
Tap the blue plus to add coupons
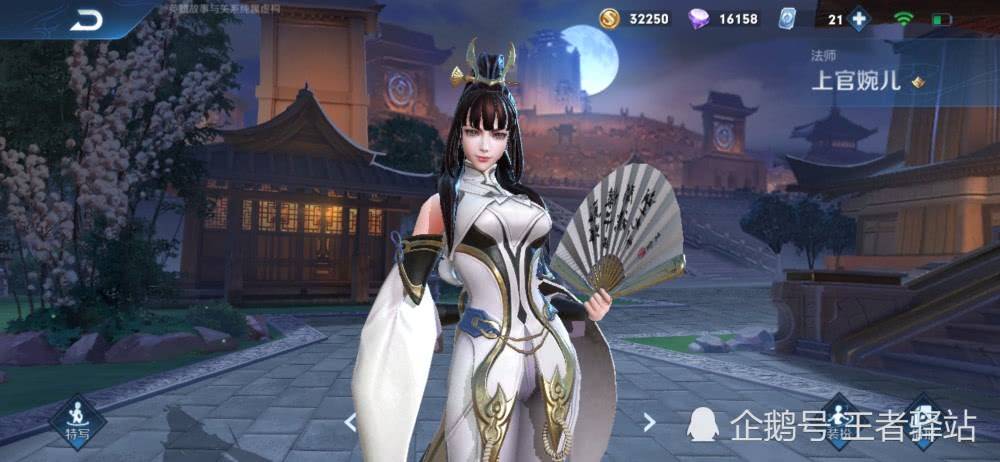[859, 19]
